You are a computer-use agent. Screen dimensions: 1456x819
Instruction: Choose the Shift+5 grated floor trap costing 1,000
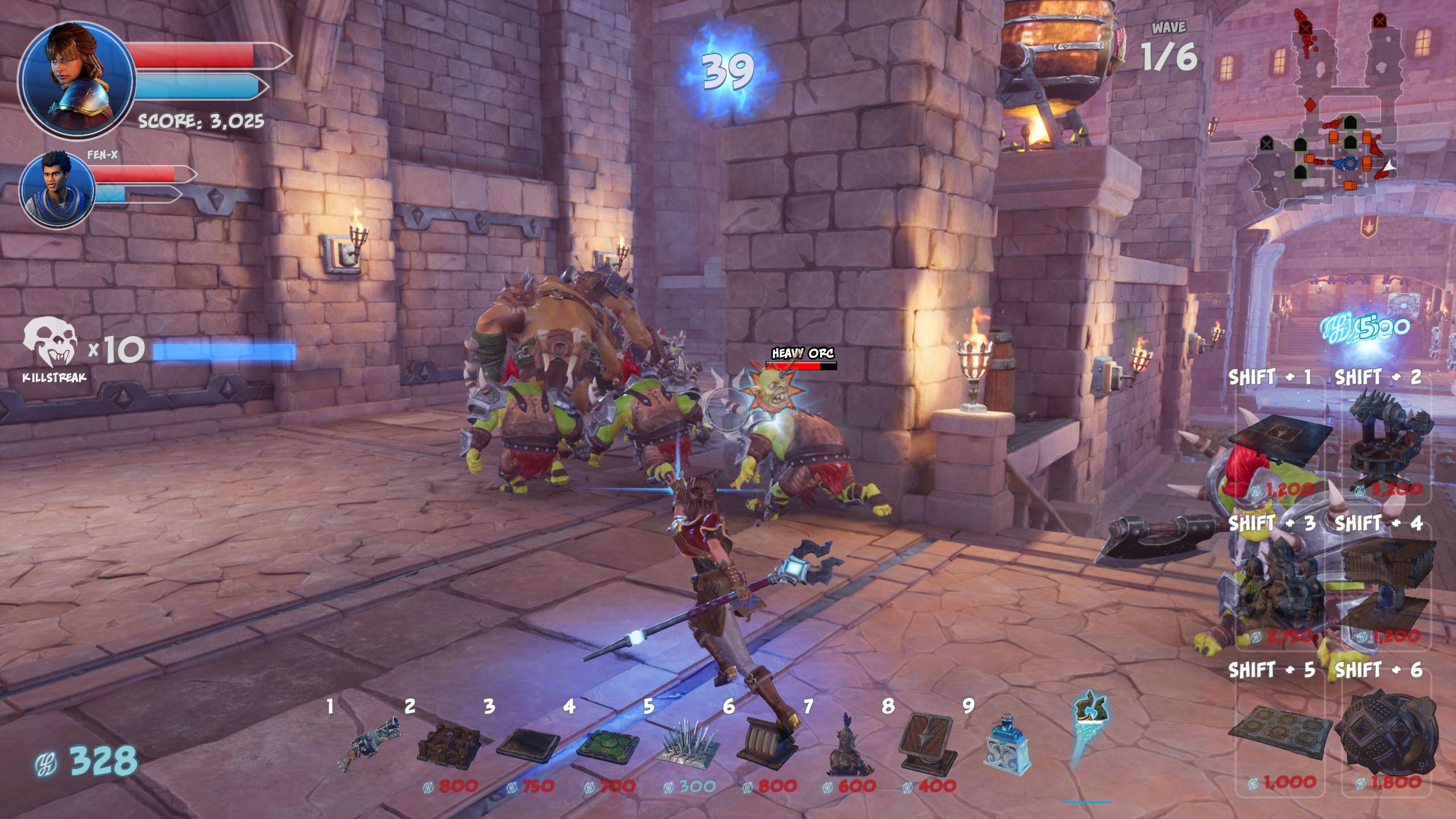click(1280, 734)
